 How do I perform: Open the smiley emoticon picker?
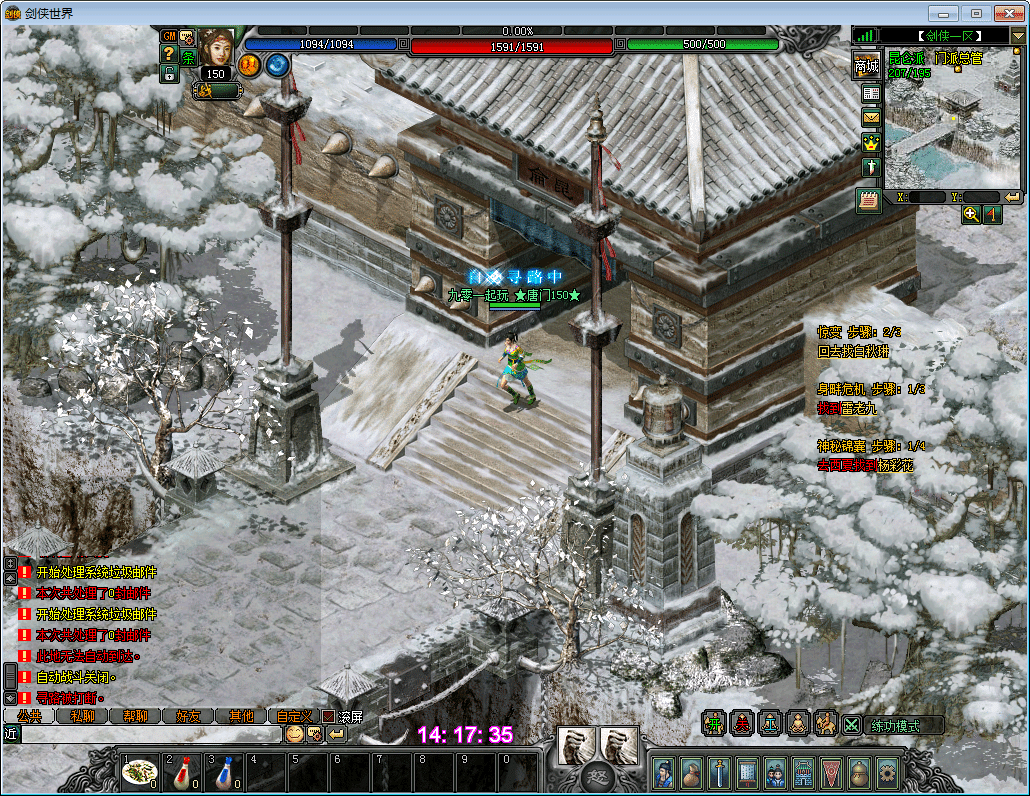[295, 734]
